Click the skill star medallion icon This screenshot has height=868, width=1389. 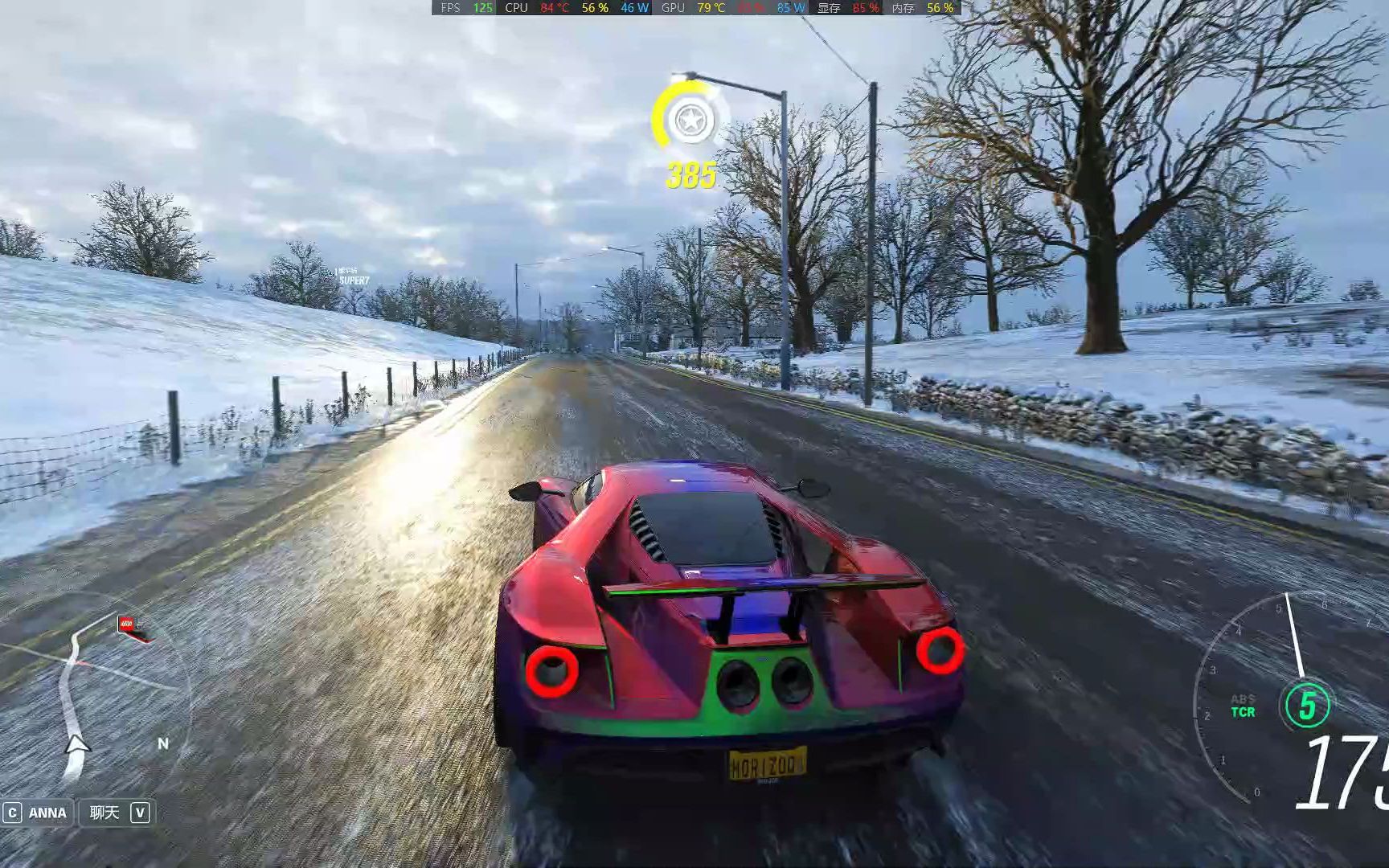pyautogui.click(x=689, y=121)
